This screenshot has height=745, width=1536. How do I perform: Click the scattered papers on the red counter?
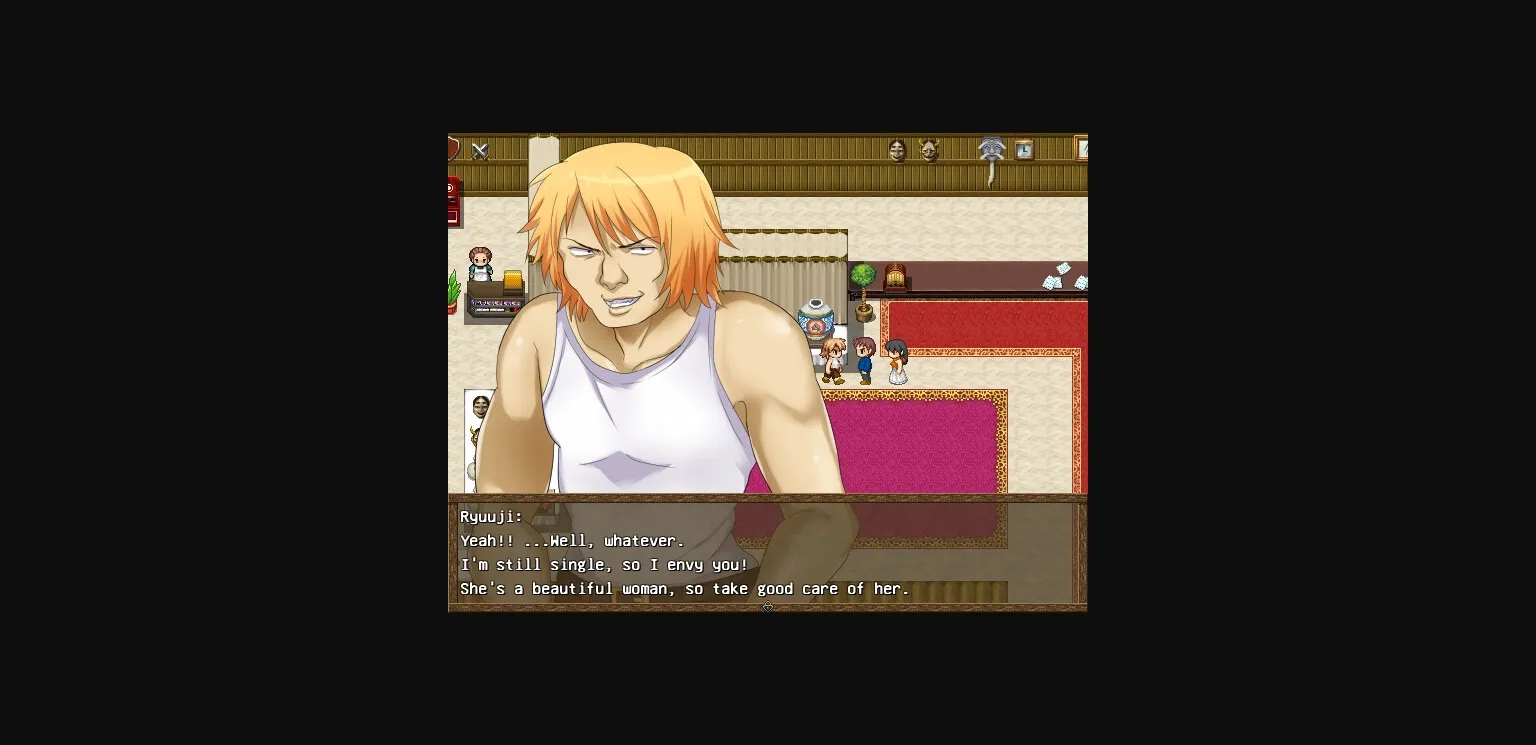coord(1056,276)
